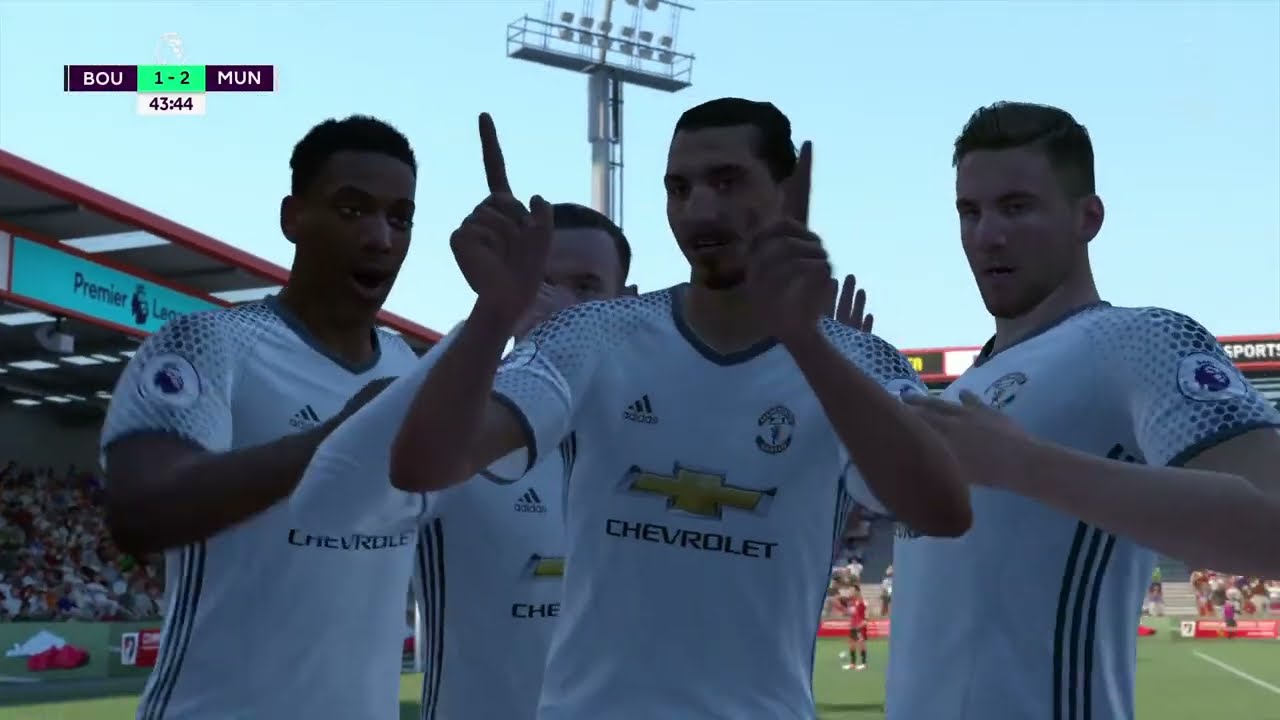Click the BOU team label on the scoreboard
The image size is (1280, 720).
103,78
